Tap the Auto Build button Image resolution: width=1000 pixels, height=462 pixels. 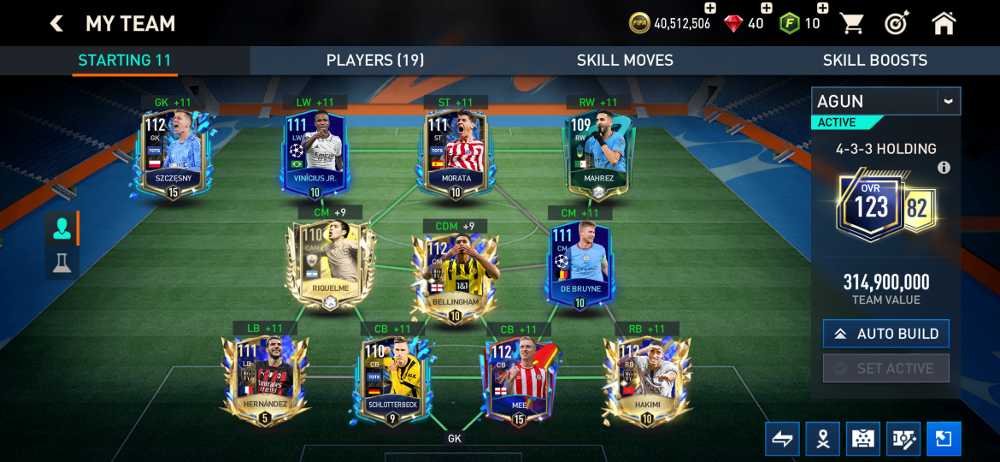[886, 333]
